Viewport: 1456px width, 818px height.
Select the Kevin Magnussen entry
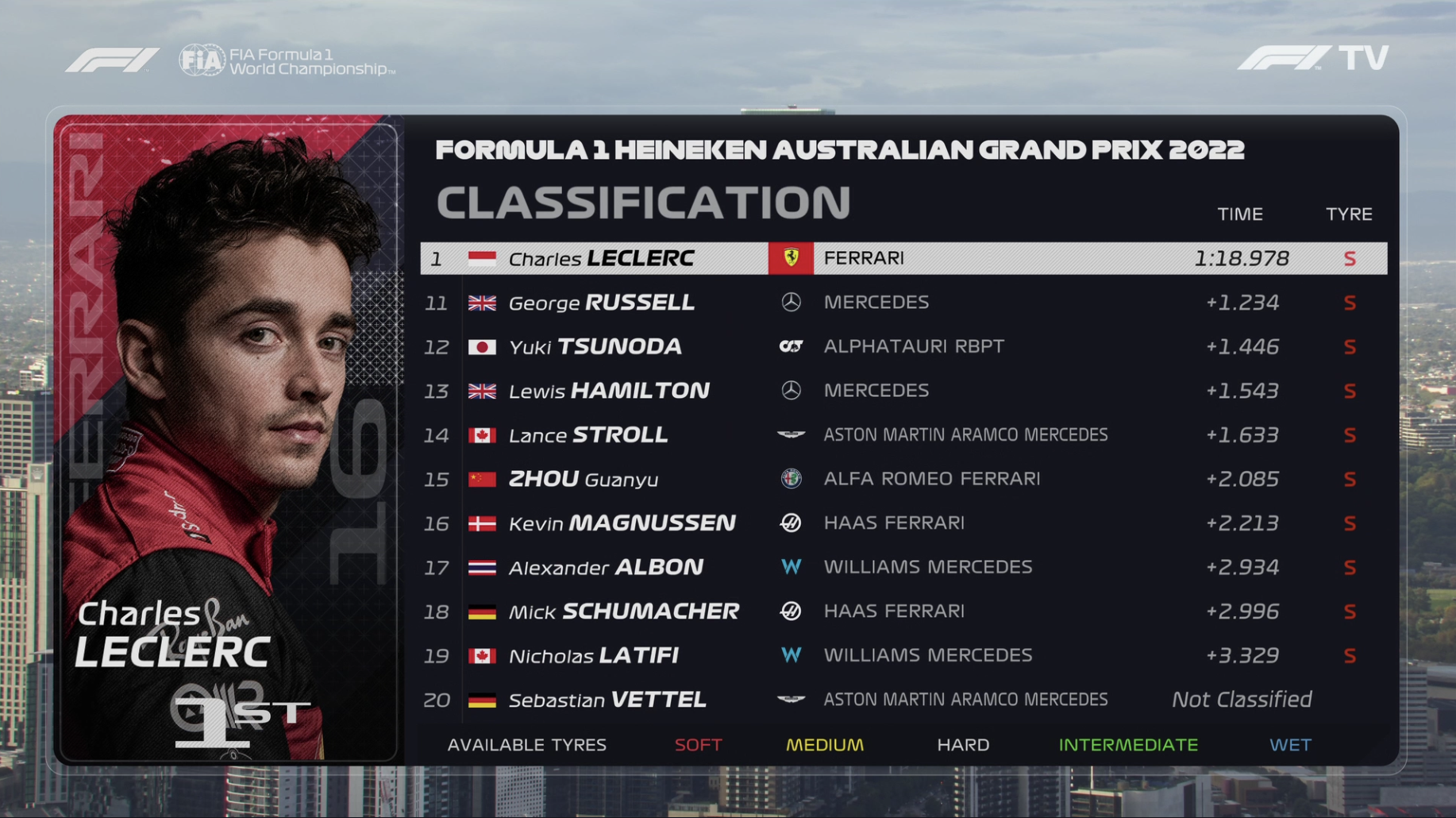point(903,523)
